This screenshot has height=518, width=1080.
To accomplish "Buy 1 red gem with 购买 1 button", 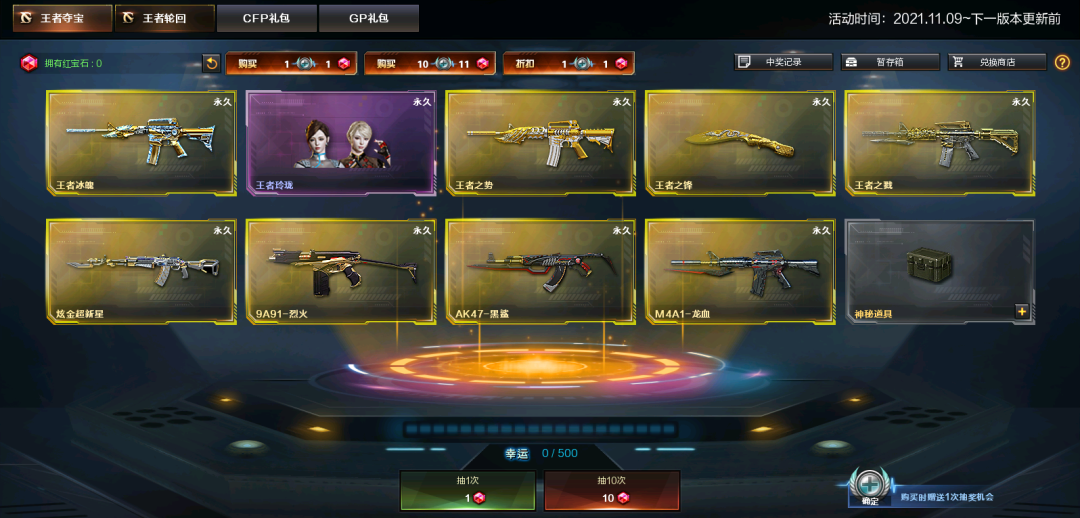I will point(291,63).
